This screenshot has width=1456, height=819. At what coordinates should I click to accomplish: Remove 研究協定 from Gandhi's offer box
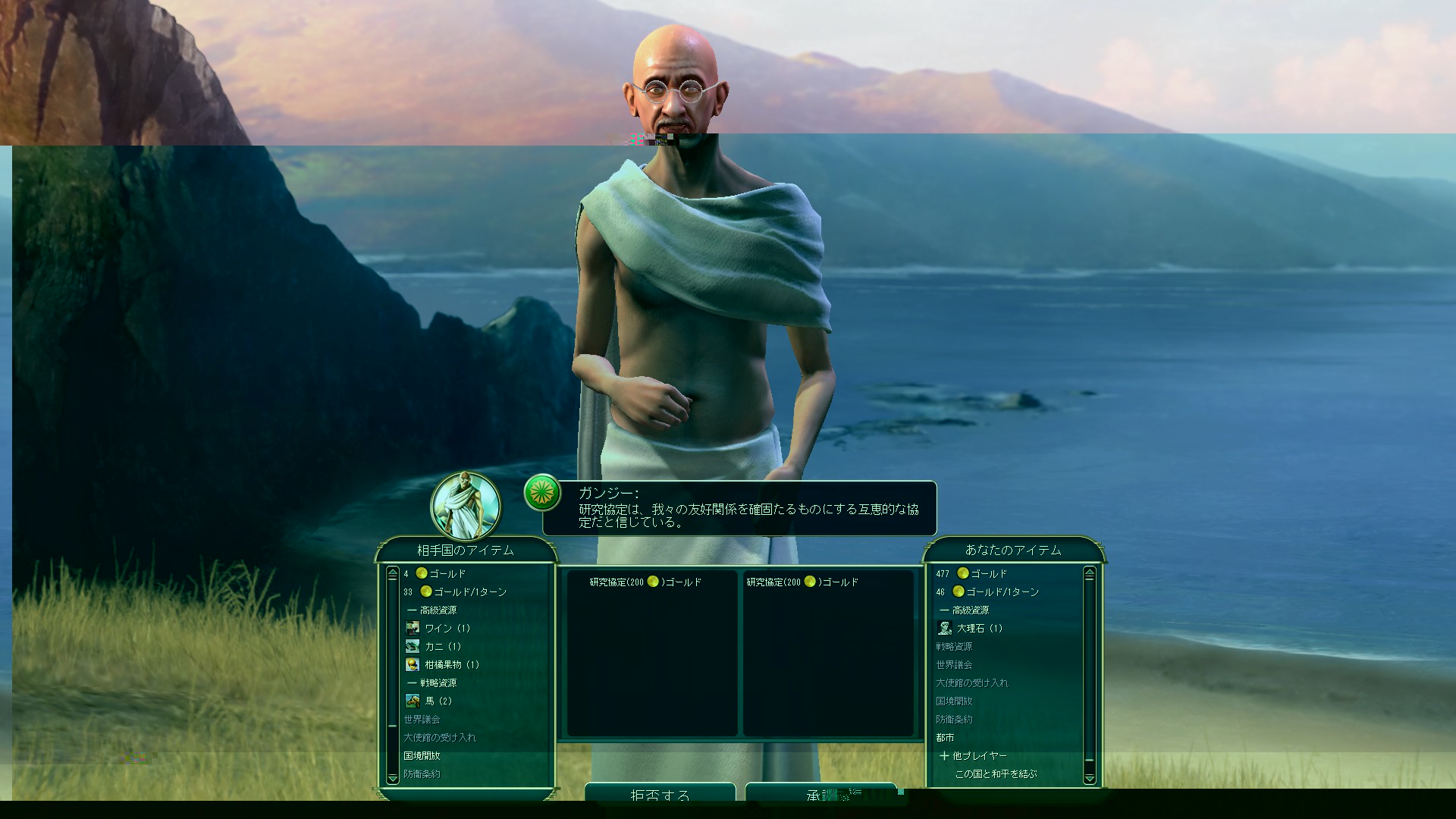[642, 582]
